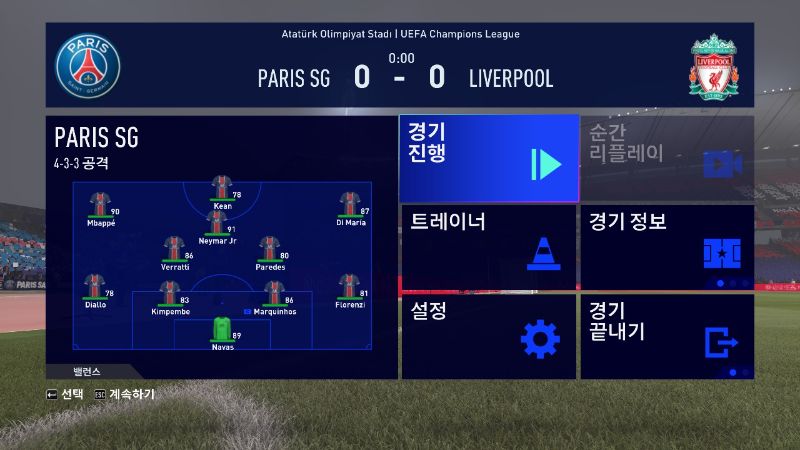
Task: Select Verratti on the lineup pitch
Action: click(x=175, y=249)
